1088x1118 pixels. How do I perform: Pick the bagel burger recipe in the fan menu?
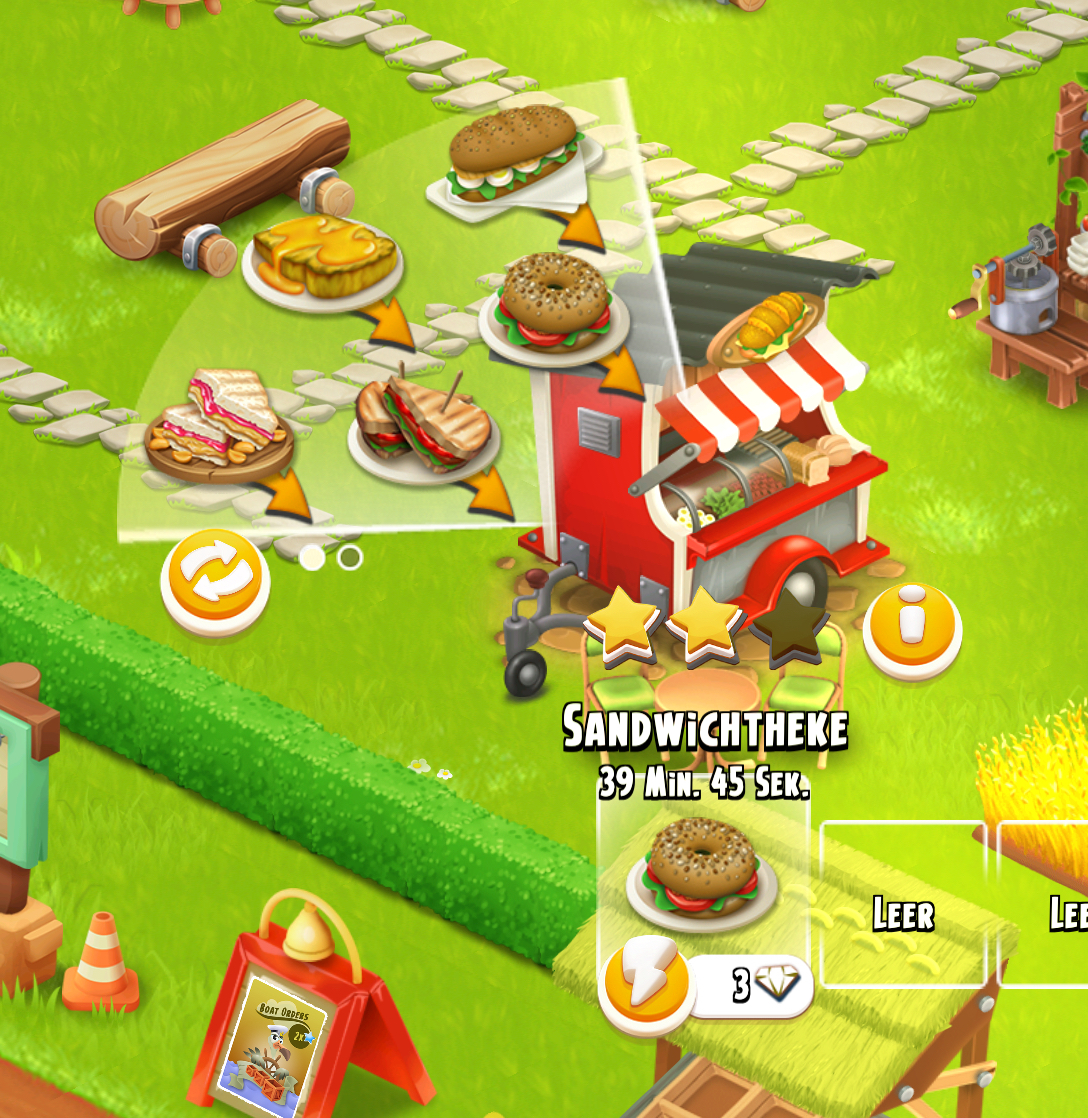click(555, 305)
